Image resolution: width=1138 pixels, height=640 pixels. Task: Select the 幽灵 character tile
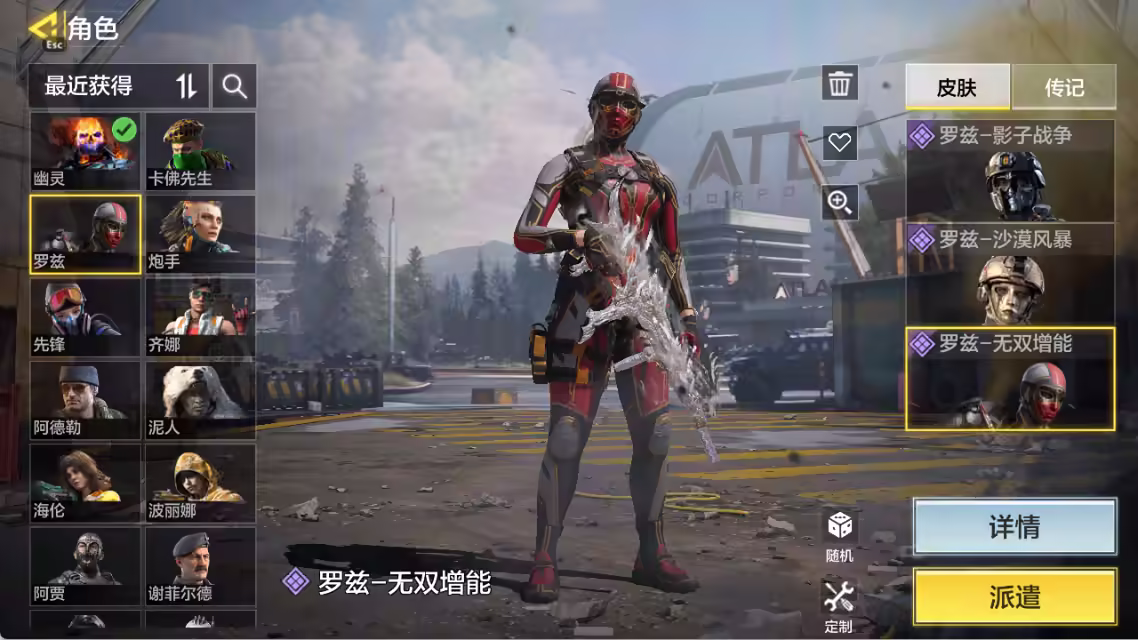tap(85, 151)
